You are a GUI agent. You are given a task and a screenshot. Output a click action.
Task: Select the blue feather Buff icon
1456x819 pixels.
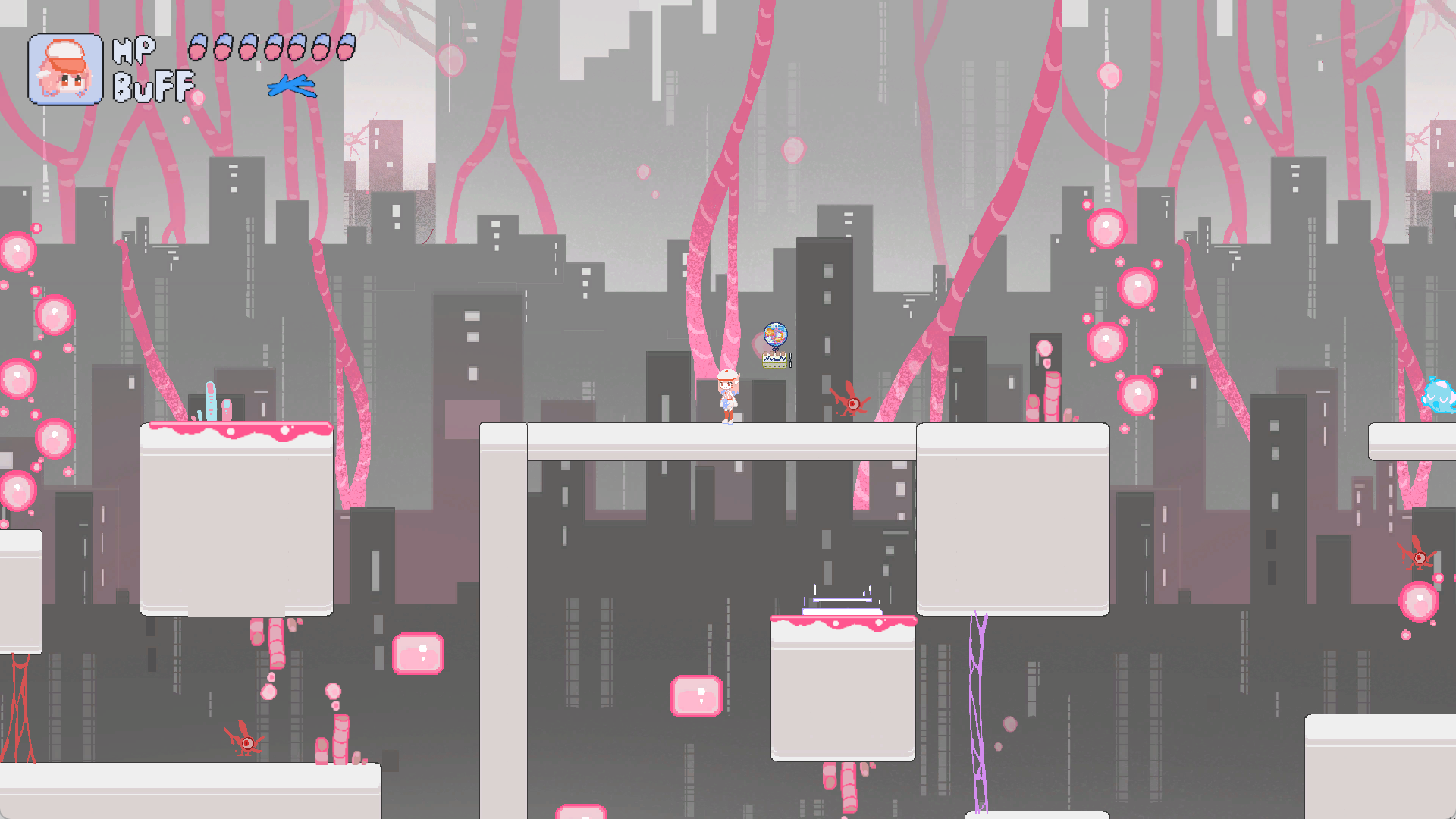click(292, 86)
